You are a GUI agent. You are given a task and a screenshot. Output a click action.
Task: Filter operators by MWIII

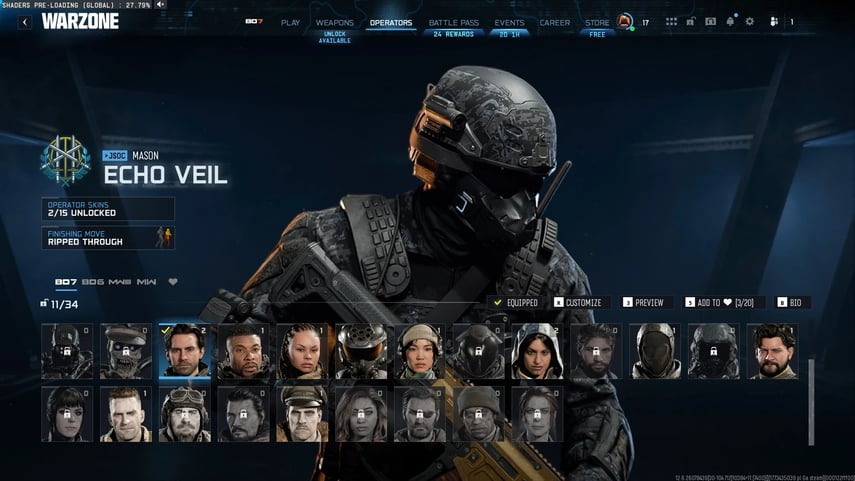(119, 282)
